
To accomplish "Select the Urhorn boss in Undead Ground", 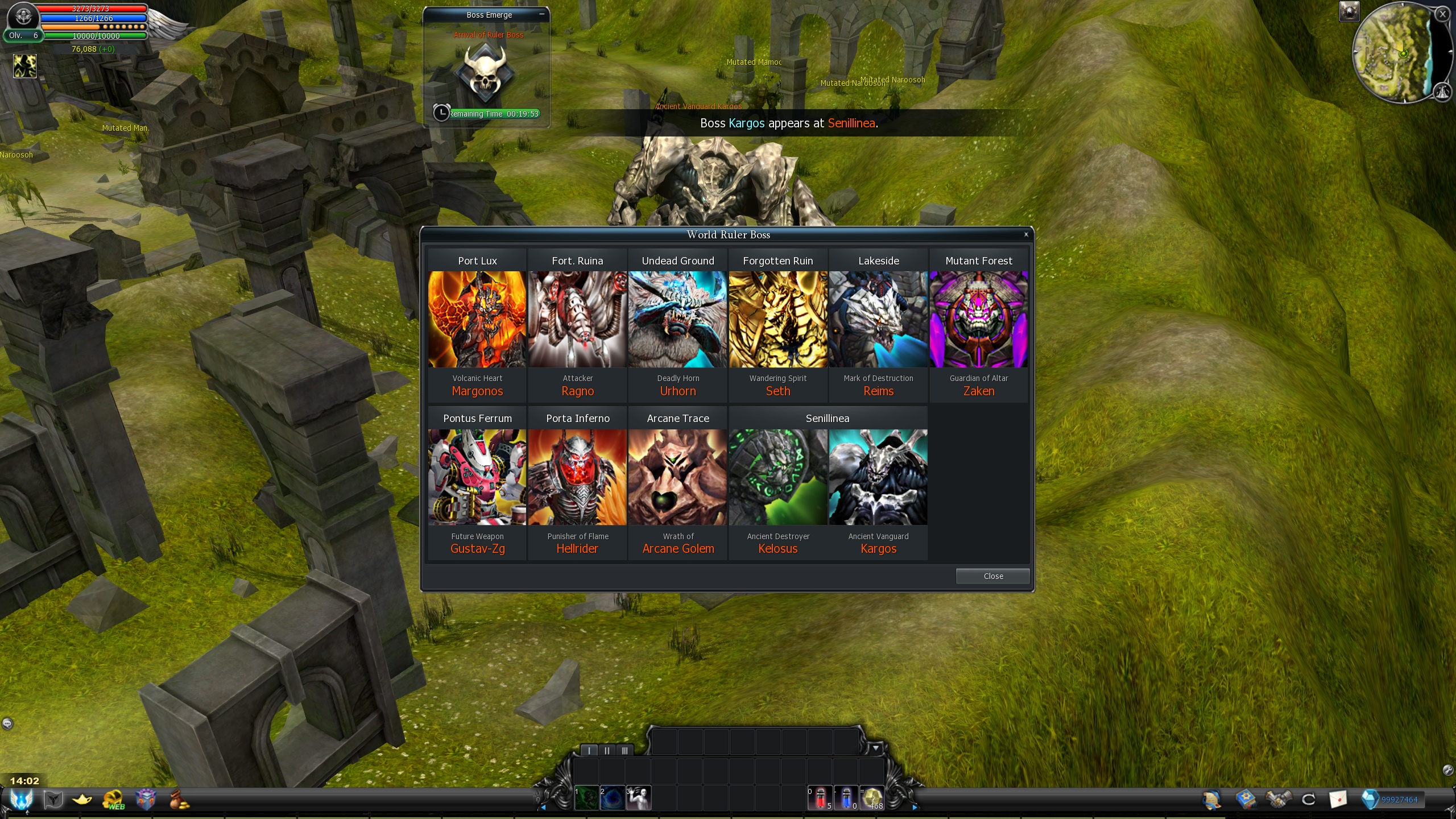I will point(677,319).
